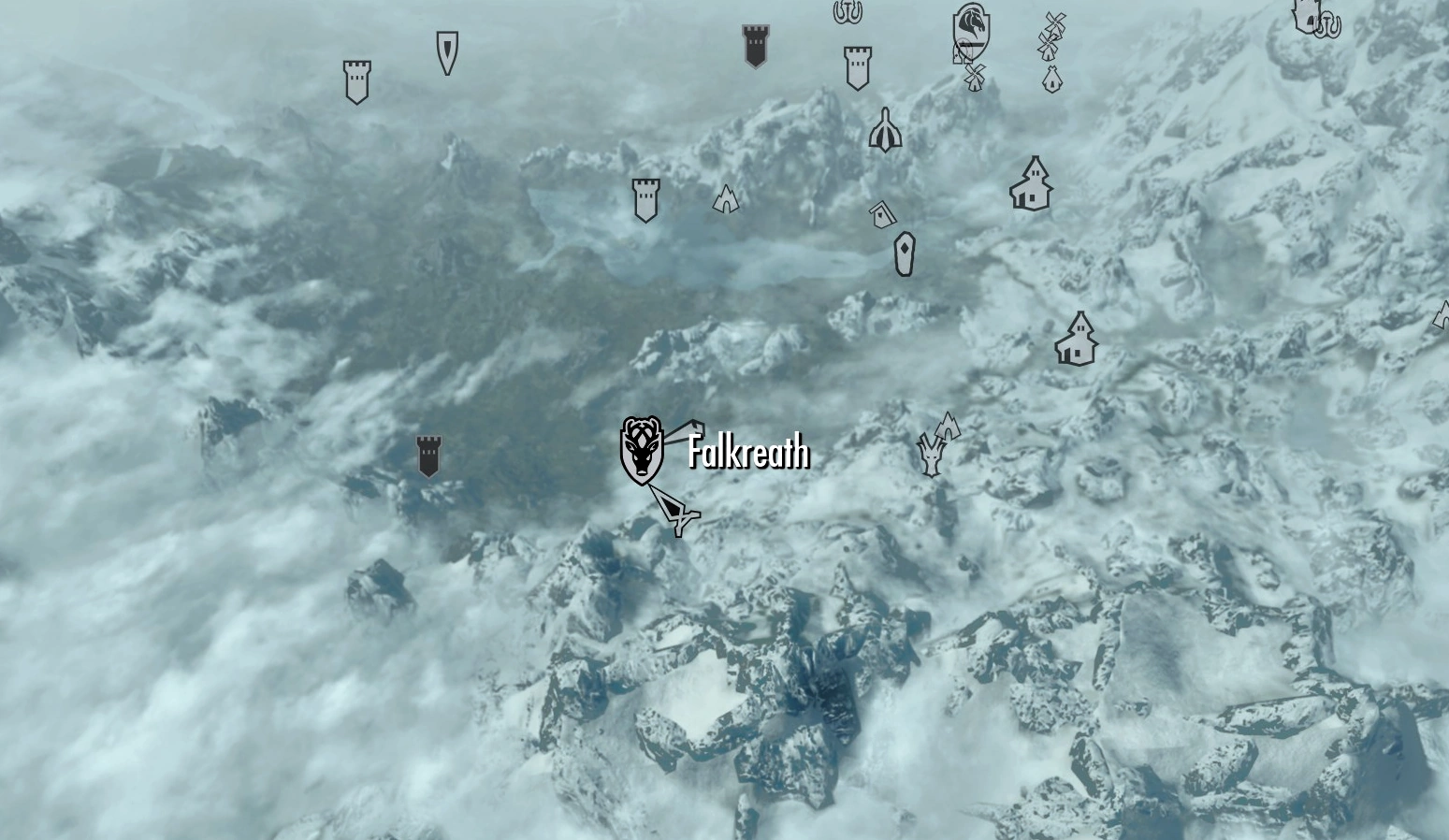Select the windmill marker under the stables shield
Screen dimensions: 1449x840
click(973, 76)
